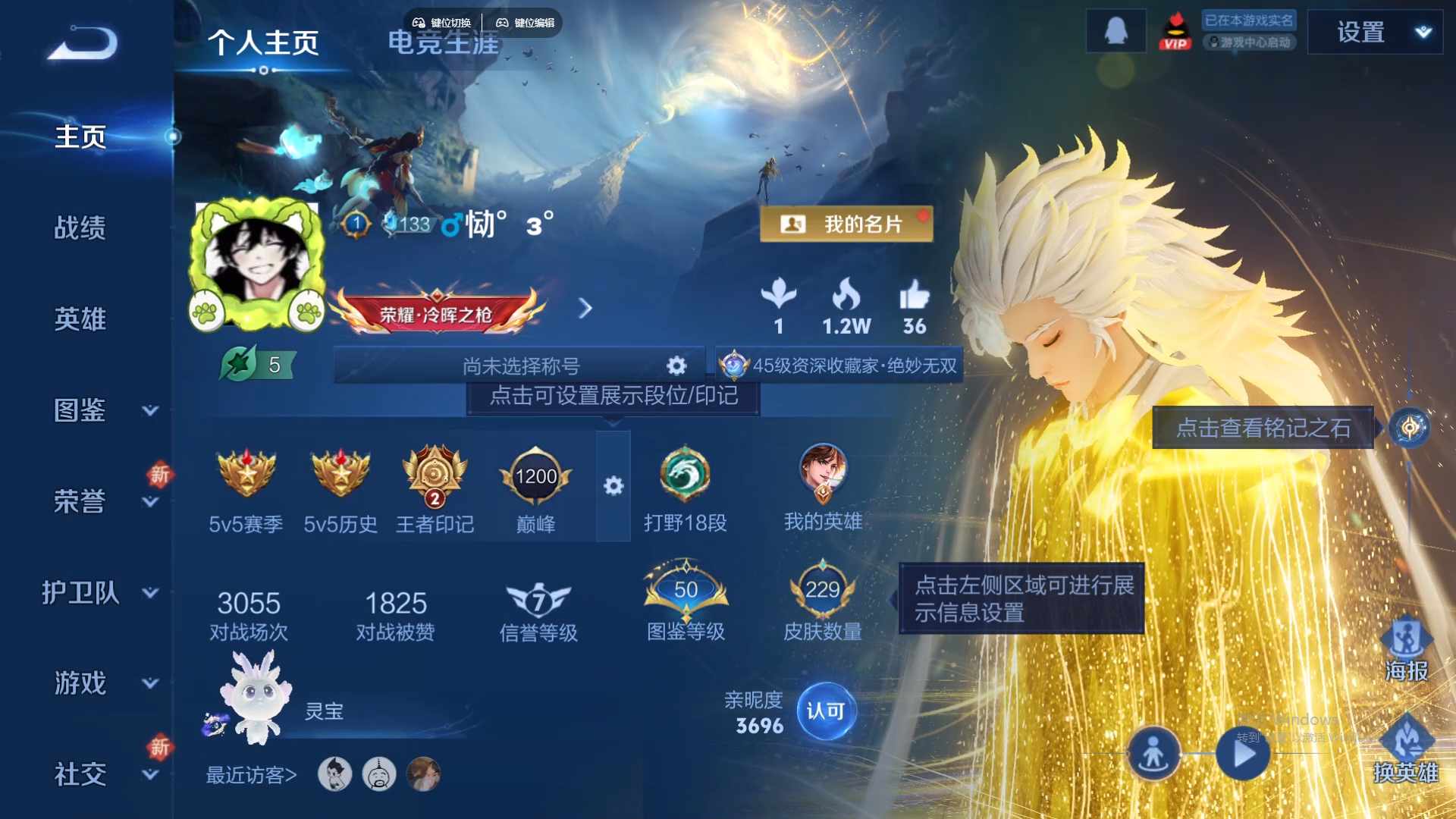Switch to the 电竞生涯 tab
Screen dimensions: 1456x819
[444, 43]
